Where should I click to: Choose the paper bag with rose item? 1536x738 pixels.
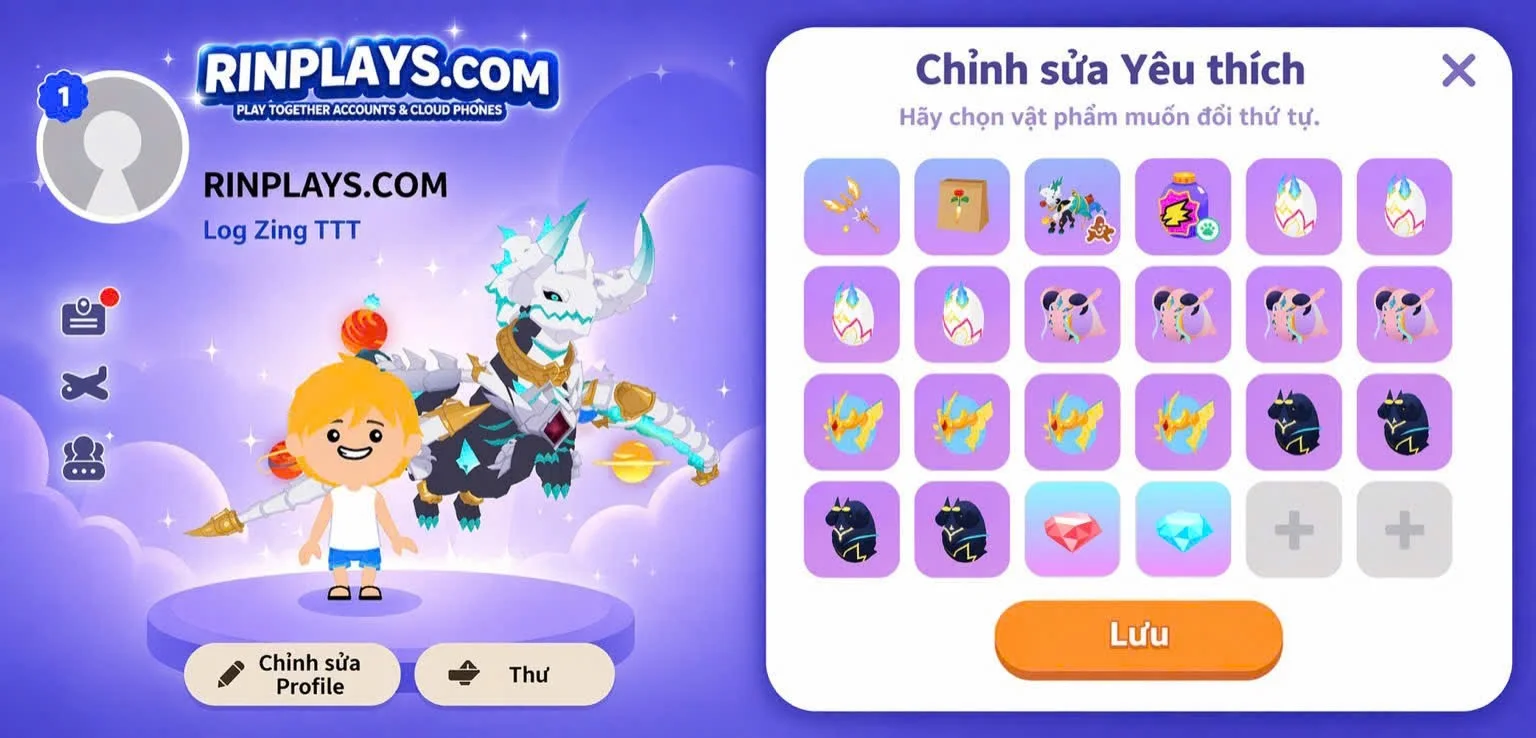(961, 207)
